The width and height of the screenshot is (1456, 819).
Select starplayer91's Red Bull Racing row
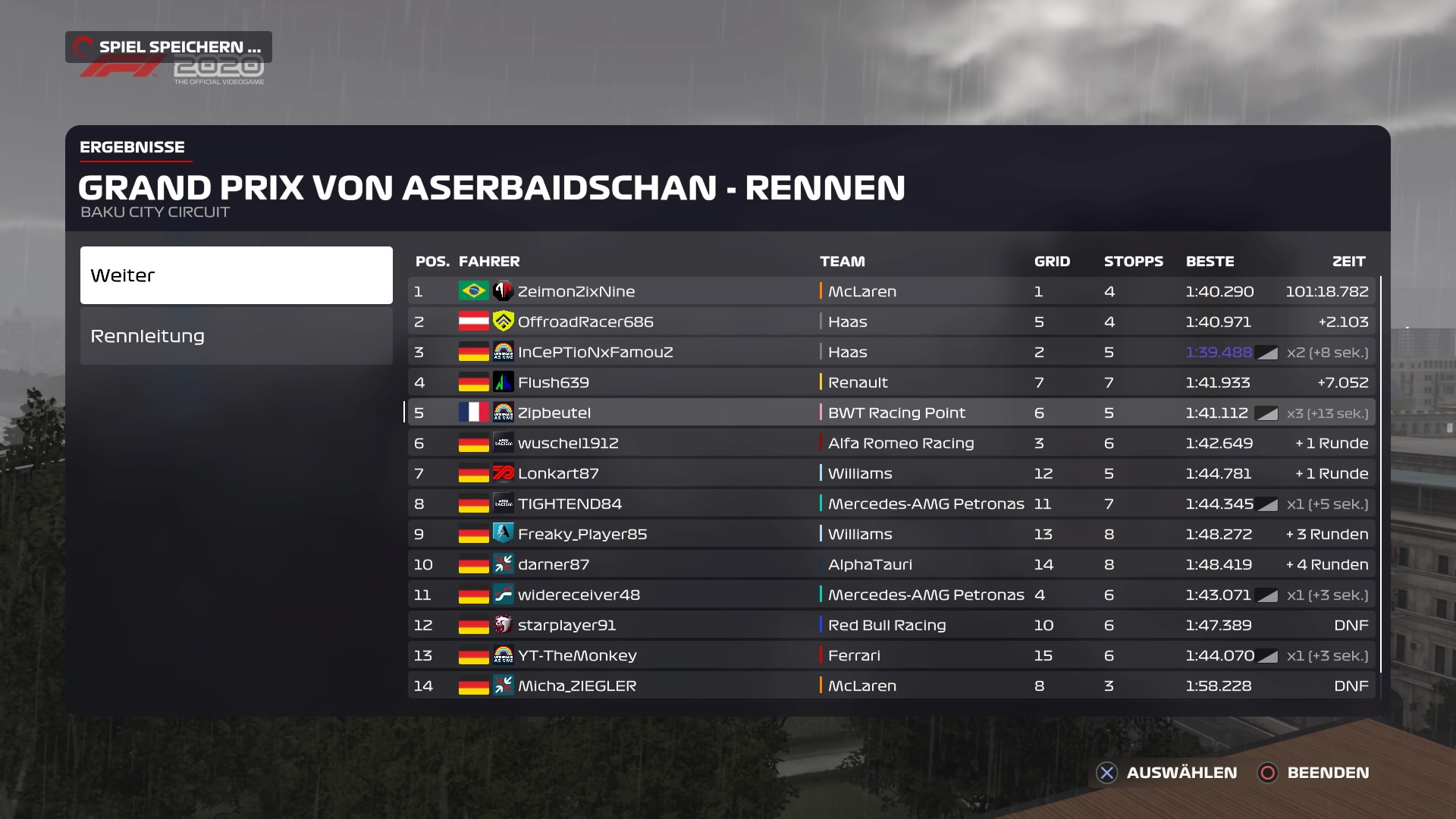coord(891,625)
